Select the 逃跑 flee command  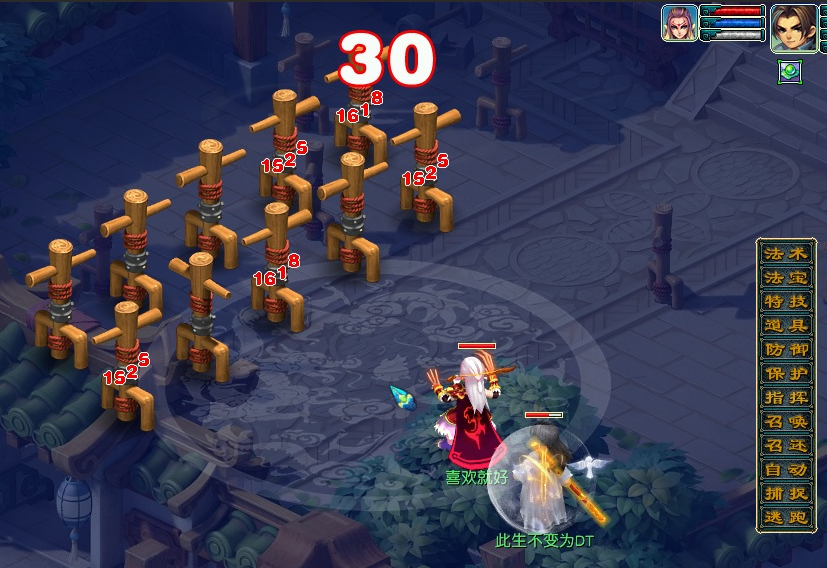pyautogui.click(x=785, y=517)
